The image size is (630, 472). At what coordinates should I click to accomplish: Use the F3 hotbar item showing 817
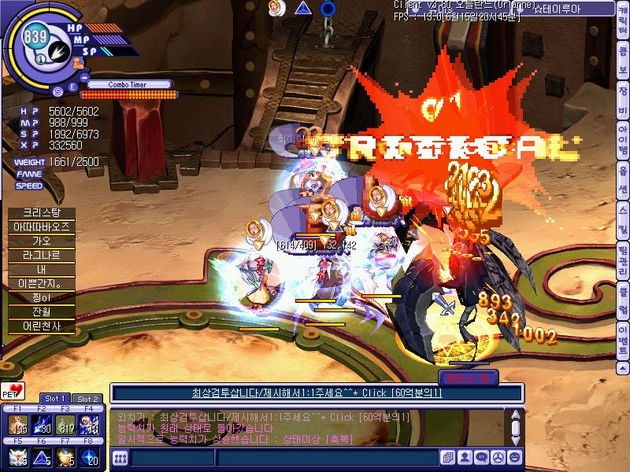coord(64,427)
